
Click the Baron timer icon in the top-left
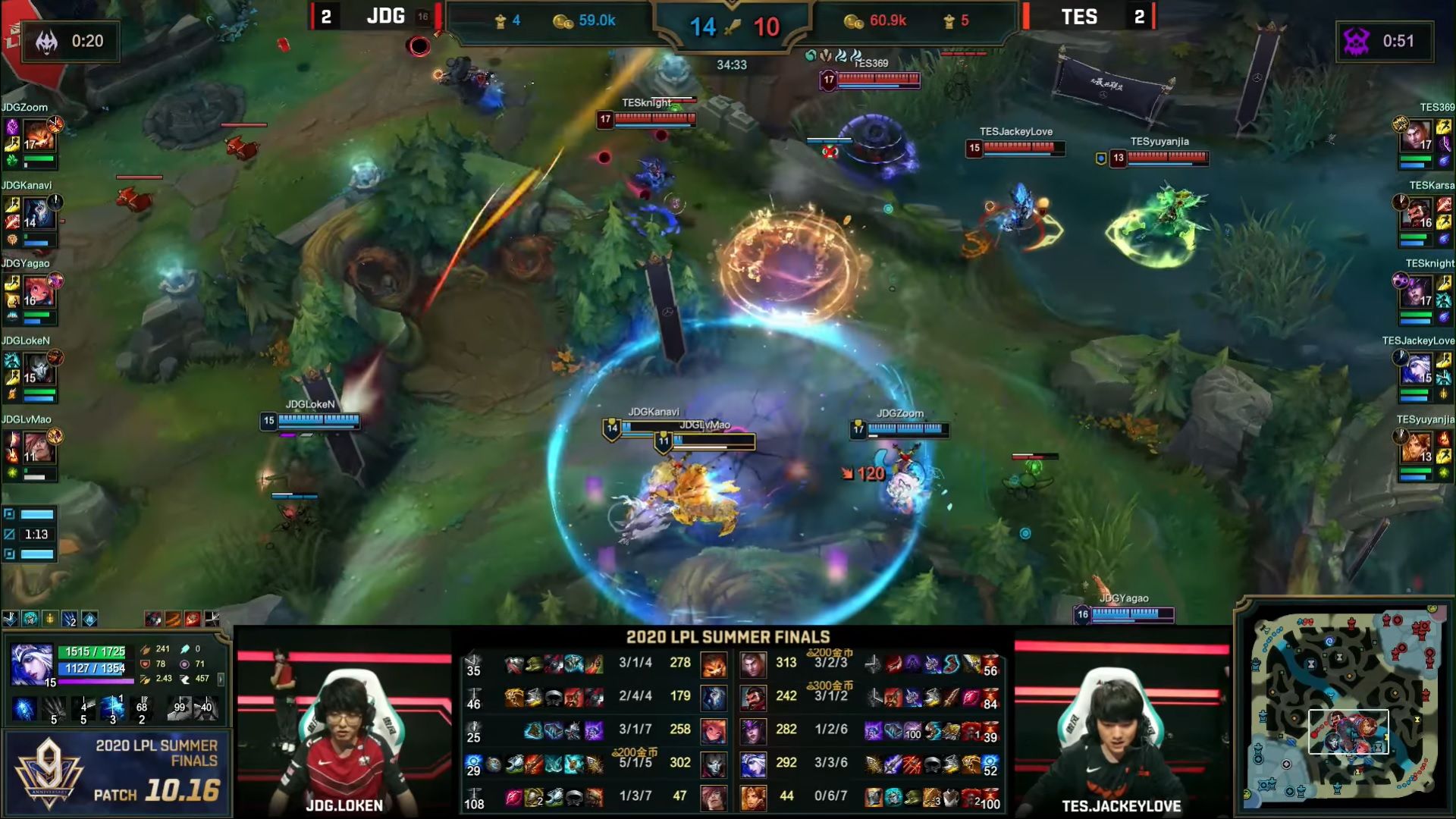(x=47, y=39)
